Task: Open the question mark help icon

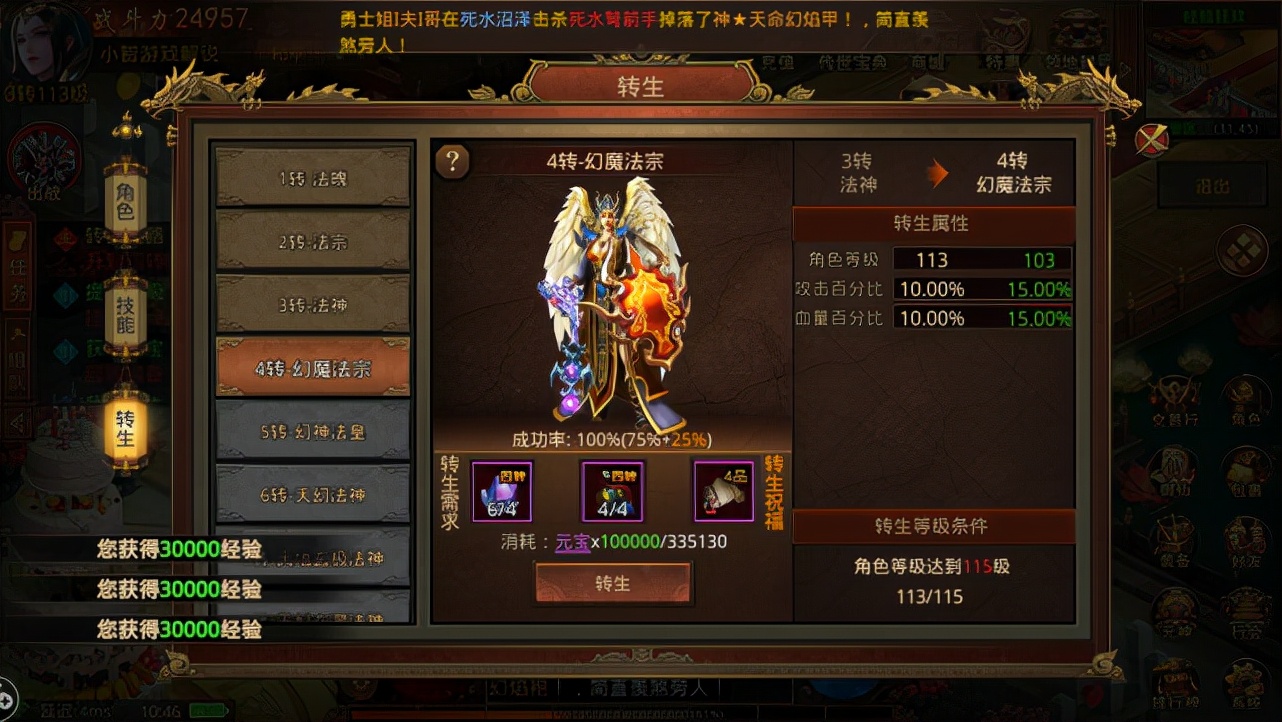Action: (x=453, y=161)
